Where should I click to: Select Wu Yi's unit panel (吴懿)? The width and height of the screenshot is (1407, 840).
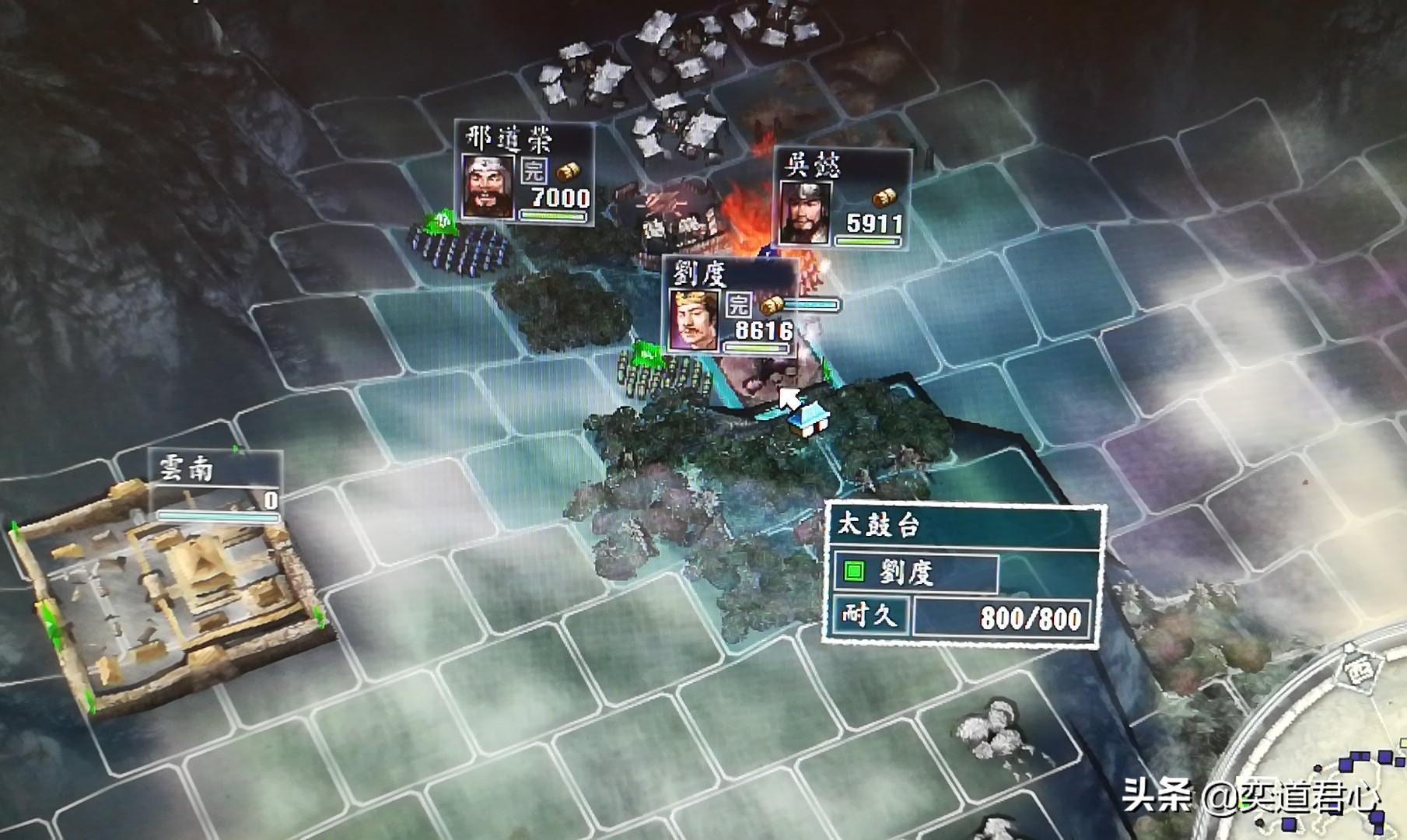pos(842,198)
